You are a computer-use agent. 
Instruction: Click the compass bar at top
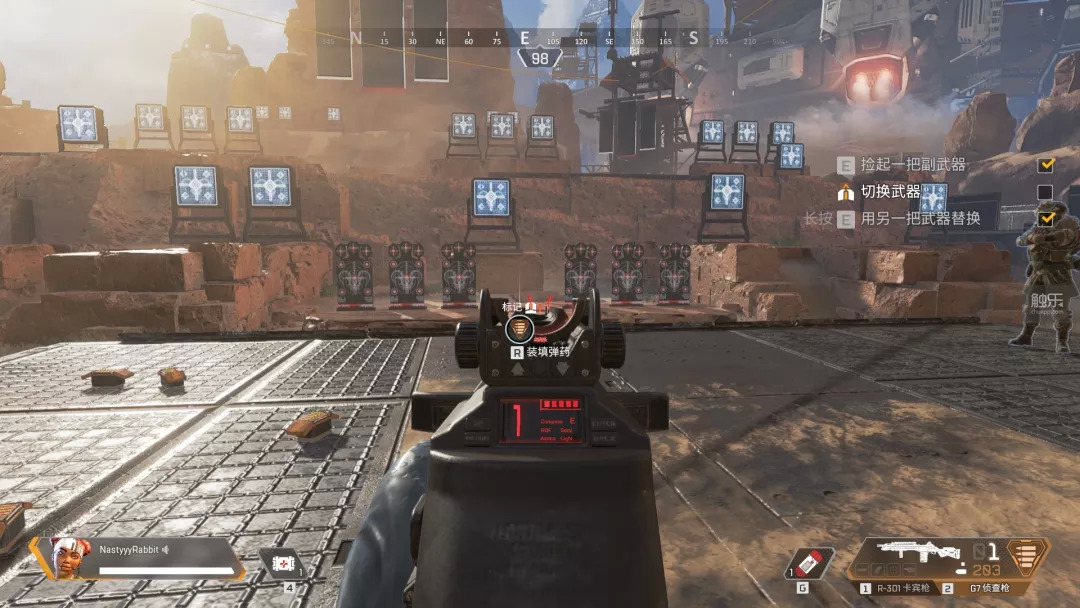[x=525, y=39]
